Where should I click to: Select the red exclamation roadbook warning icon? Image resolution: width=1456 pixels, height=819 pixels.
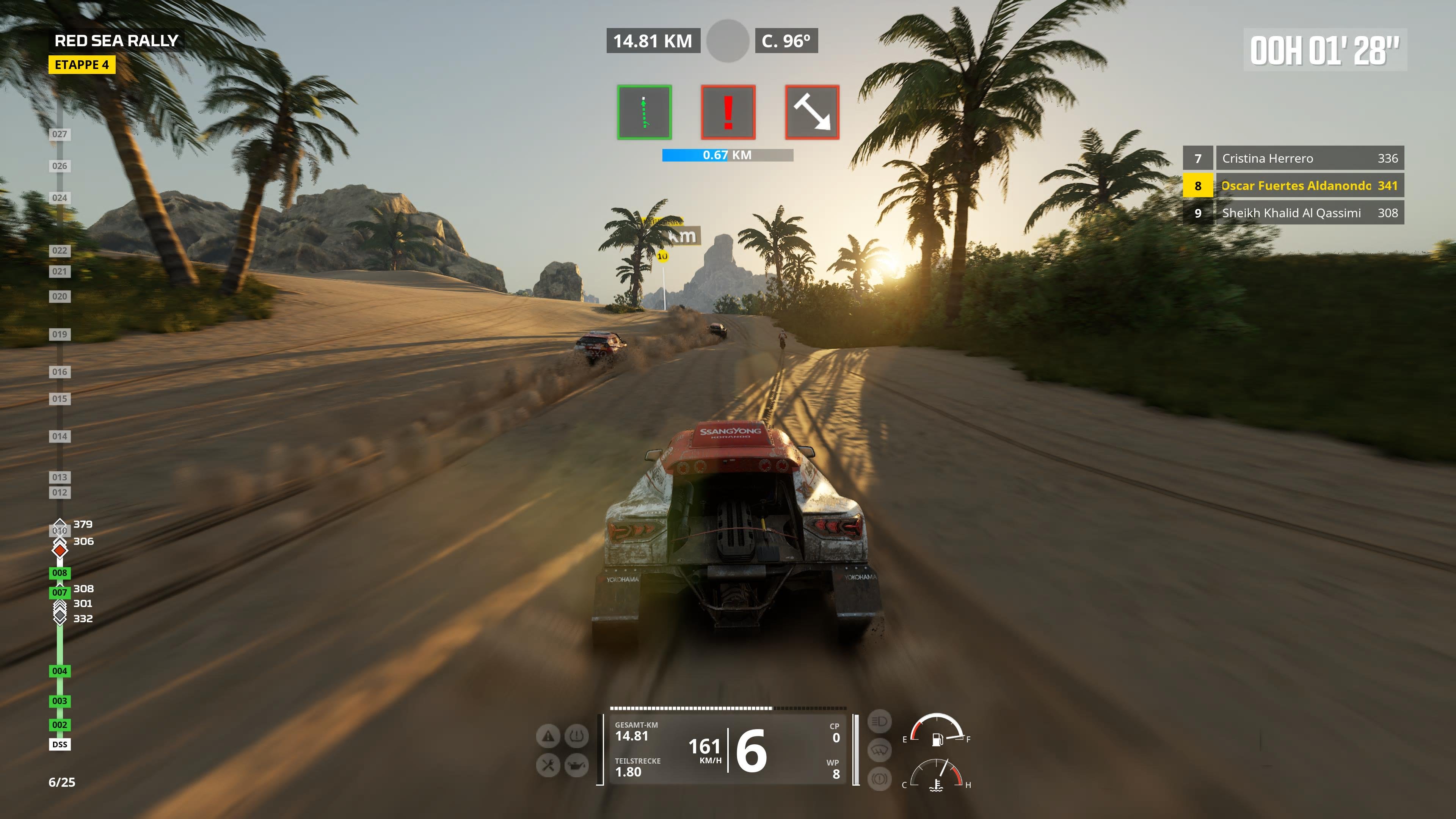(x=728, y=111)
